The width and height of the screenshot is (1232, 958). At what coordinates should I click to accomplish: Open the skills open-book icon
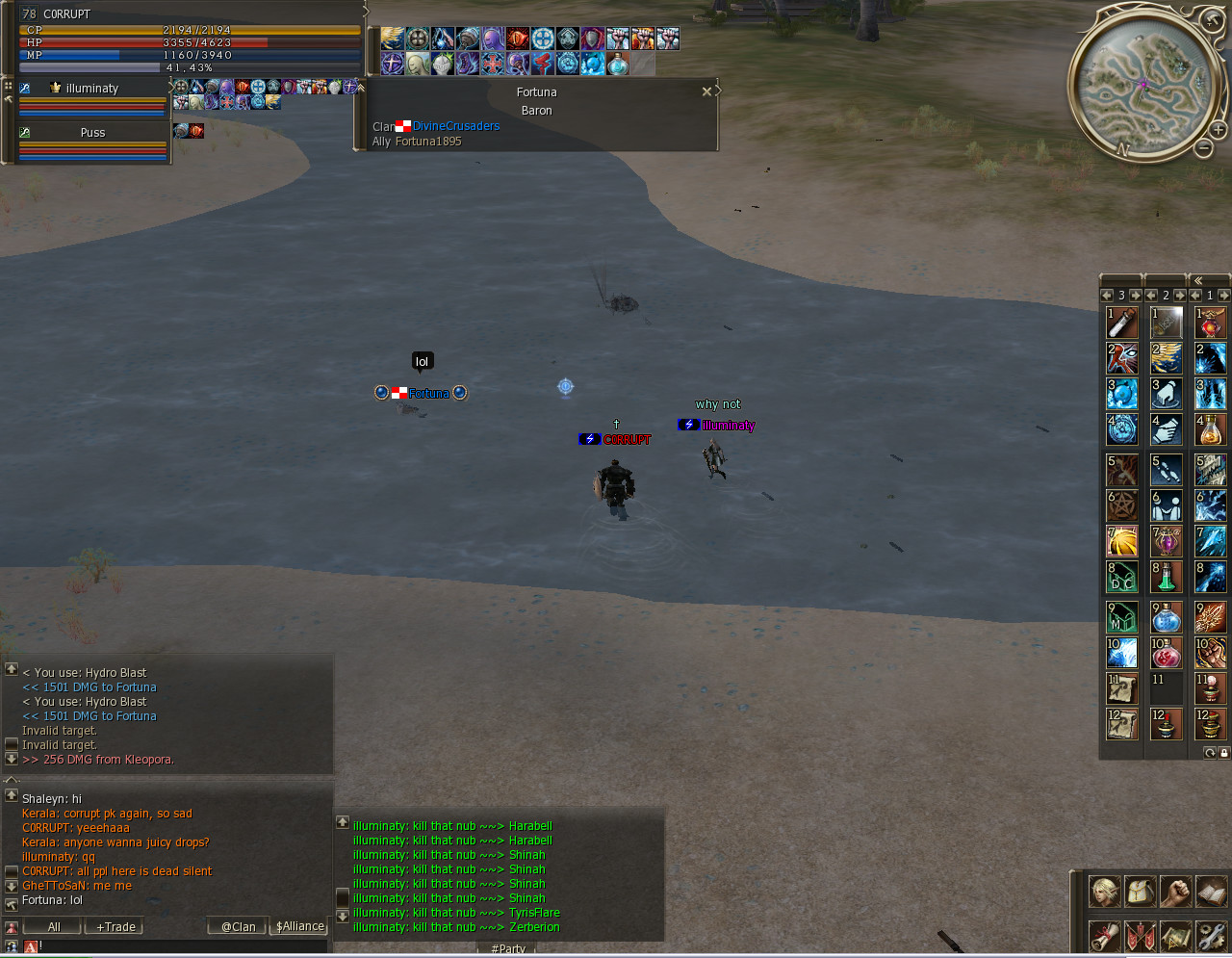[x=1211, y=892]
